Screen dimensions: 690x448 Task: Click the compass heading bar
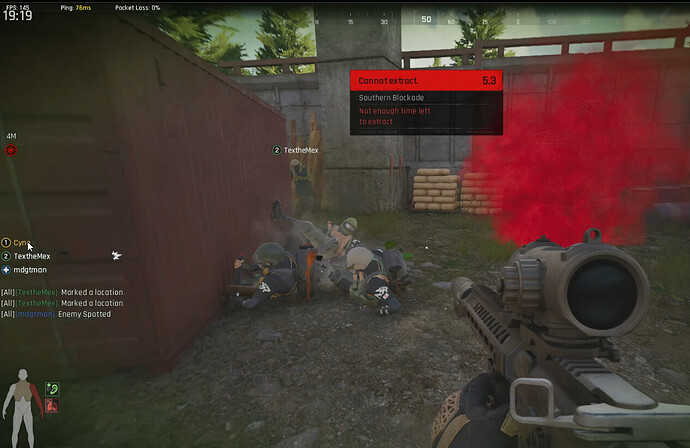click(425, 19)
